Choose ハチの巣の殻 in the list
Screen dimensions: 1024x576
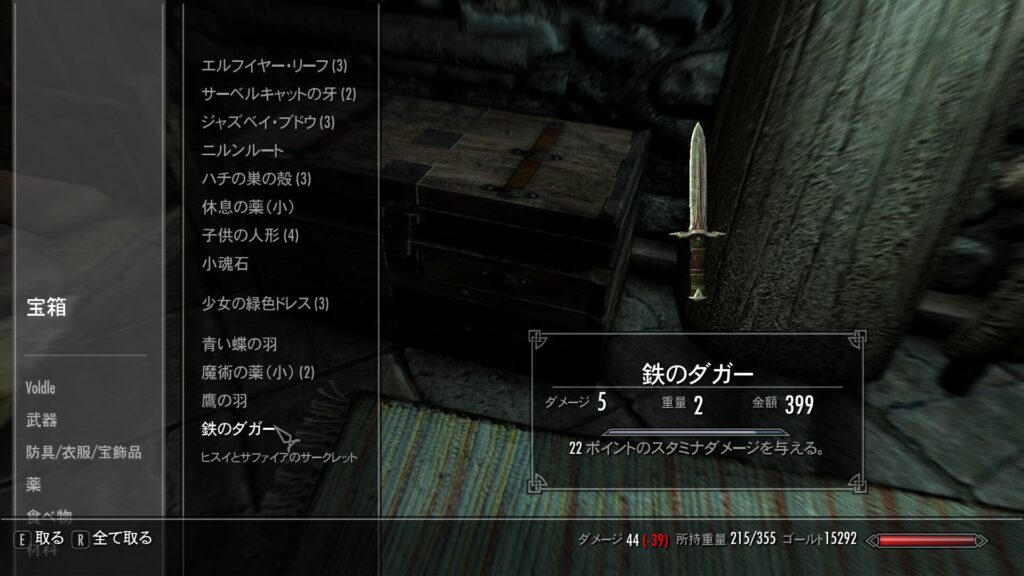click(257, 179)
